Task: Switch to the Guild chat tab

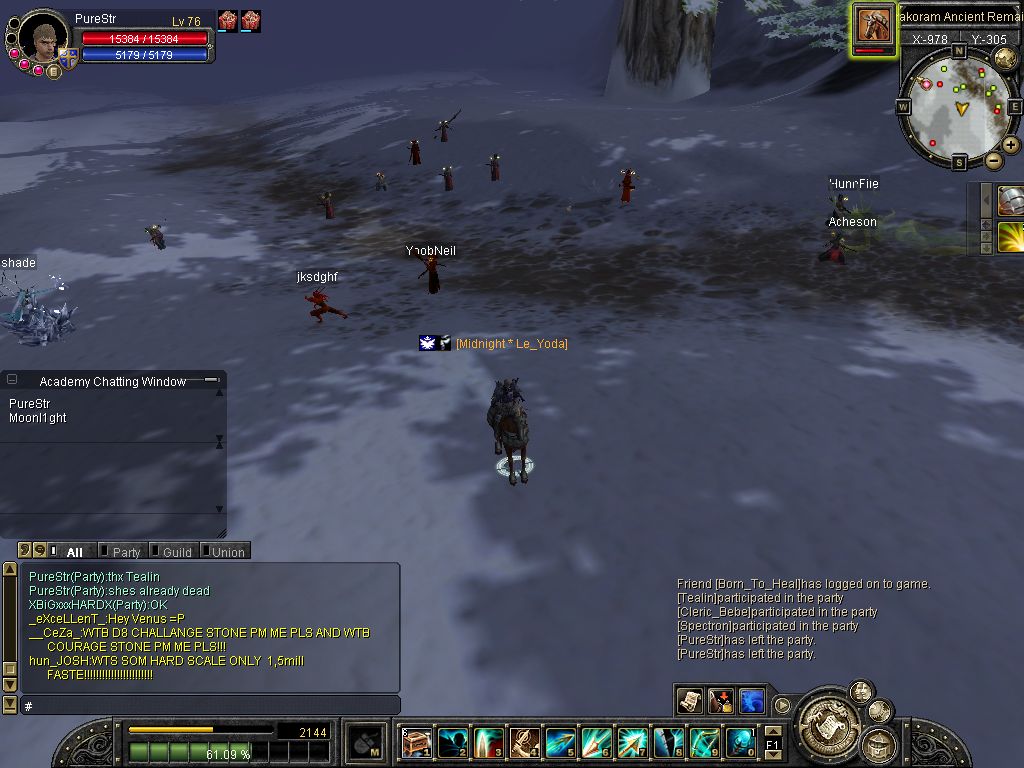Action: (x=176, y=552)
